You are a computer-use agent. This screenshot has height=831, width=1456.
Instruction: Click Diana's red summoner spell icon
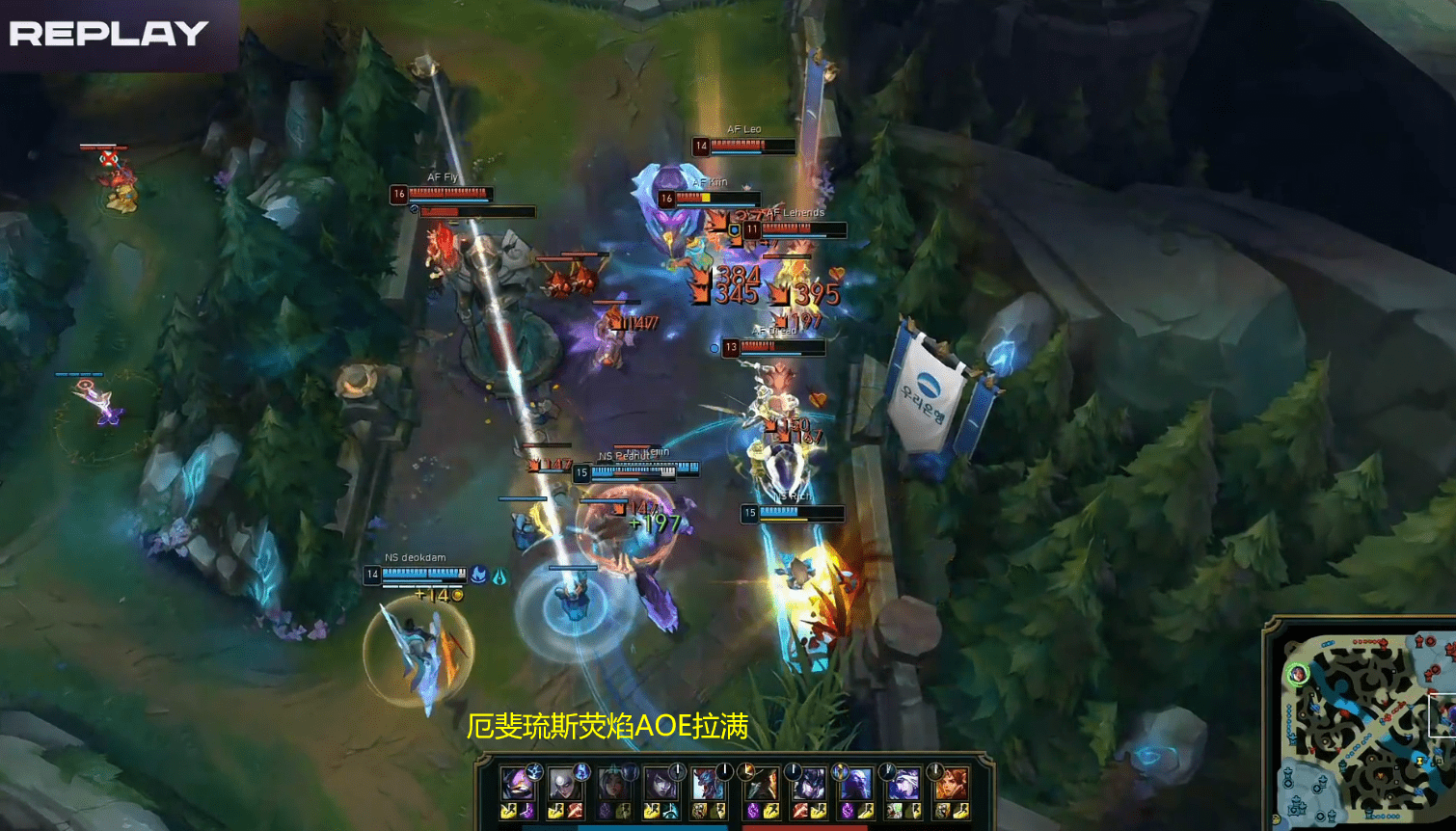pyautogui.click(x=575, y=812)
